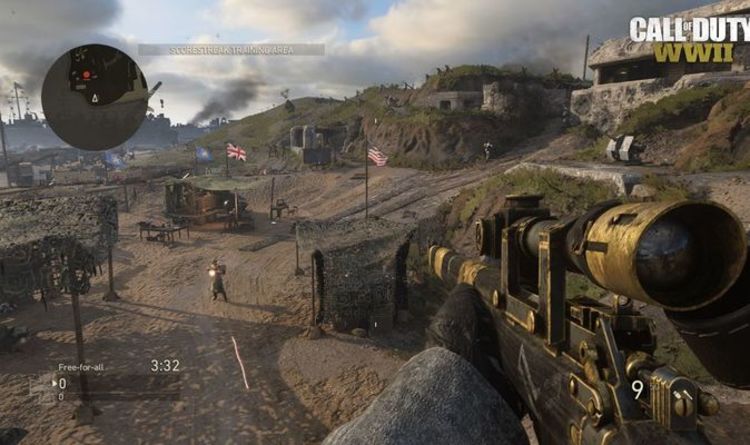Click the Free-for-all game mode label
Screen dimensions: 750x445
(x=80, y=367)
